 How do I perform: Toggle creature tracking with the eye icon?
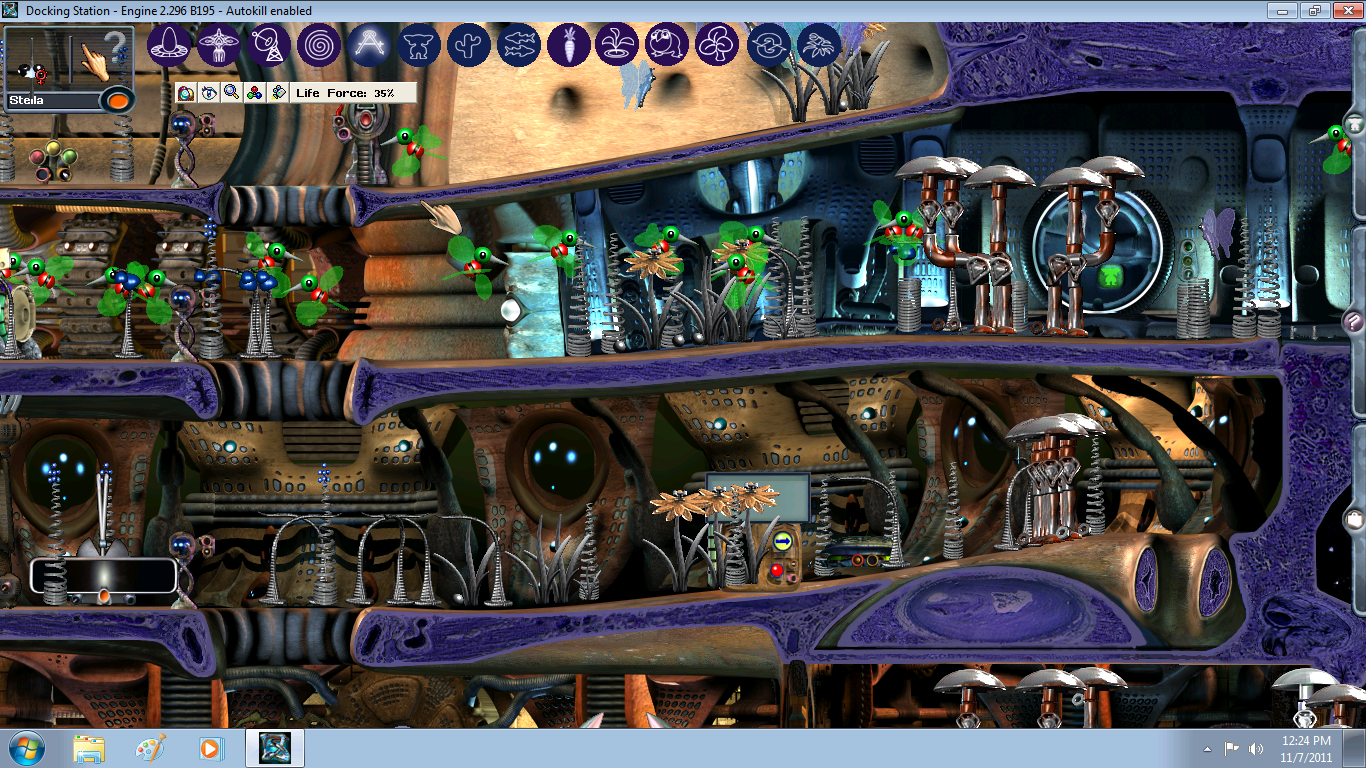[x=208, y=92]
